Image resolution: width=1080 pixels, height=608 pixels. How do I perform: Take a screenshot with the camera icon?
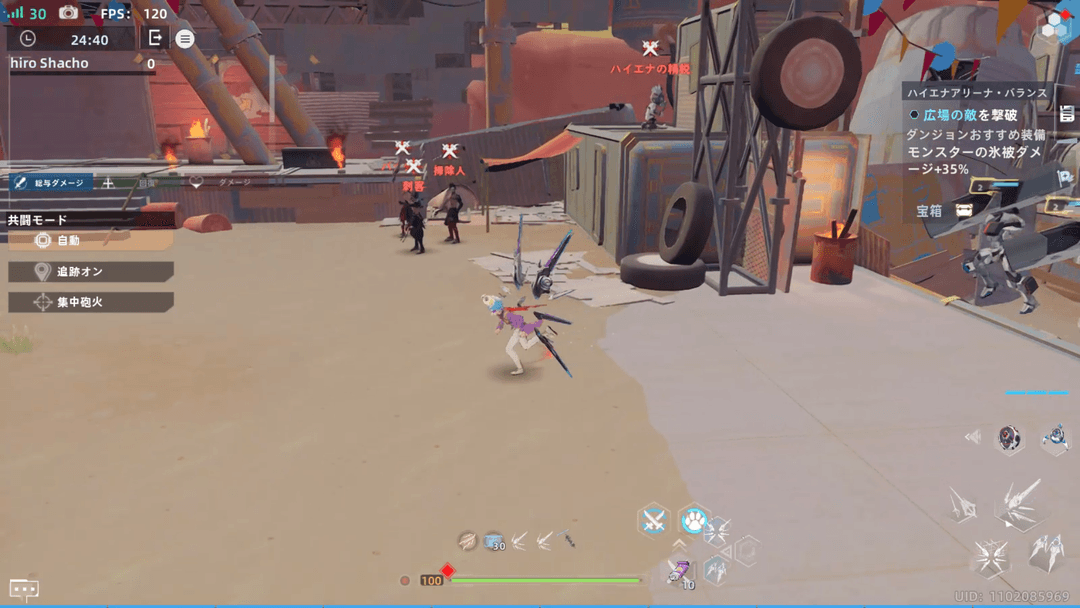pos(68,13)
